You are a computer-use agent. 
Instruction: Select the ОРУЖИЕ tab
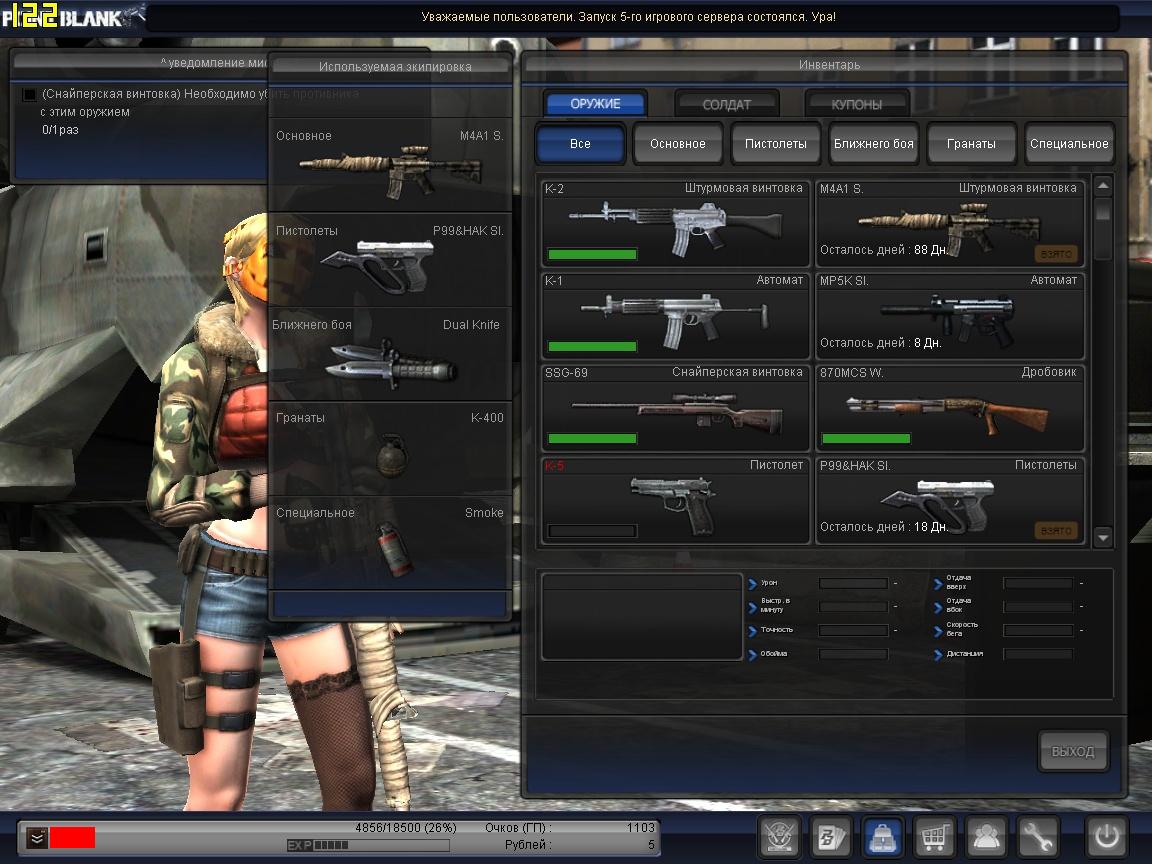point(595,104)
